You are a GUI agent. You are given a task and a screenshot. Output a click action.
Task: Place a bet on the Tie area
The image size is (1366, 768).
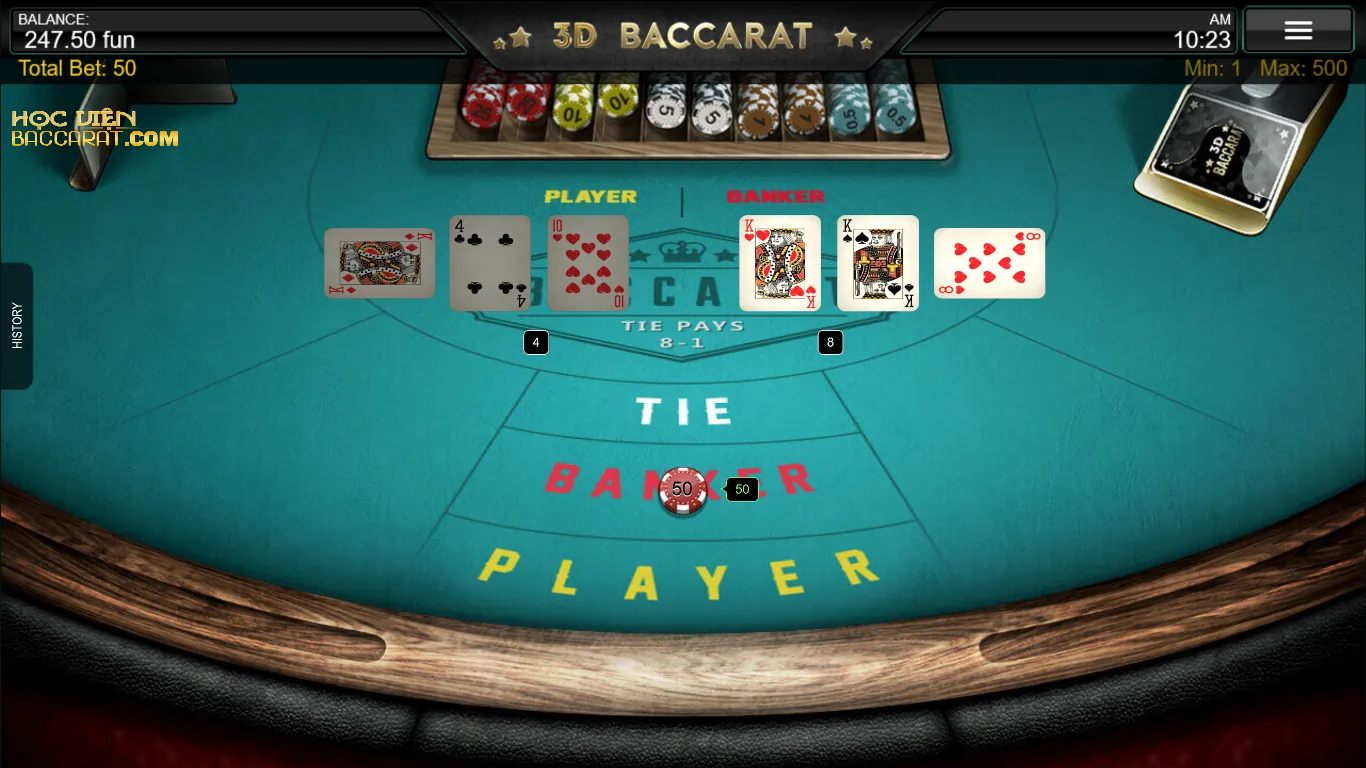(x=684, y=411)
